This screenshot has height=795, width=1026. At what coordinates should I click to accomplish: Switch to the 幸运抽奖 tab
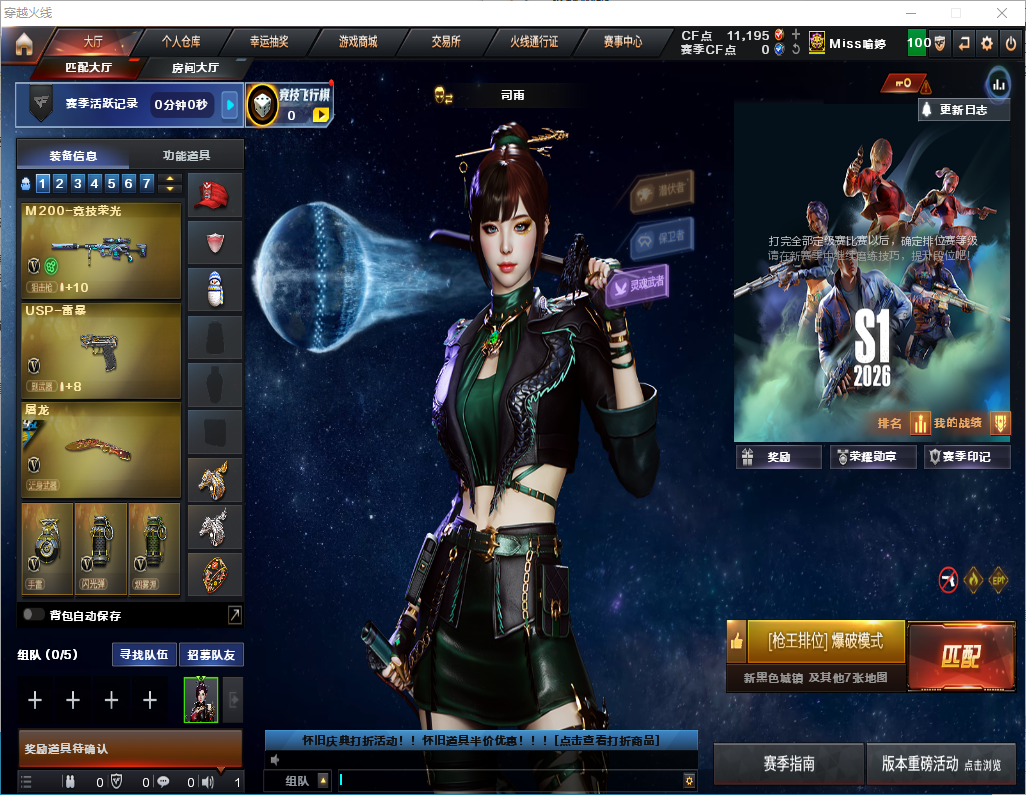pyautogui.click(x=269, y=42)
